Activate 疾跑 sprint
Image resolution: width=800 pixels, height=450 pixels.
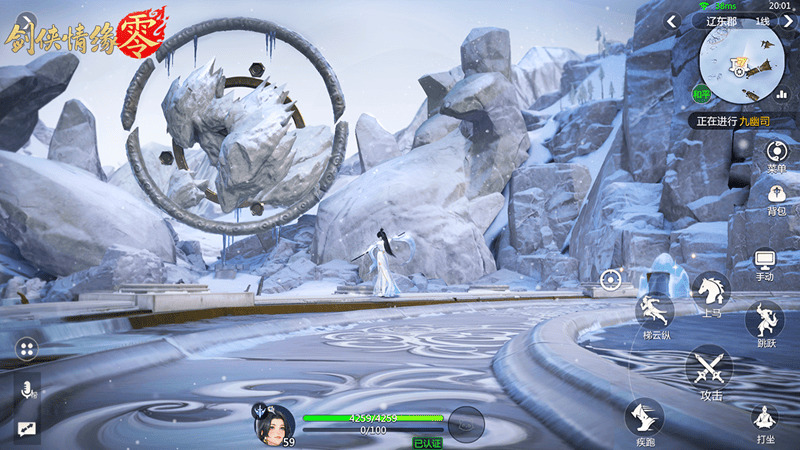coord(644,416)
